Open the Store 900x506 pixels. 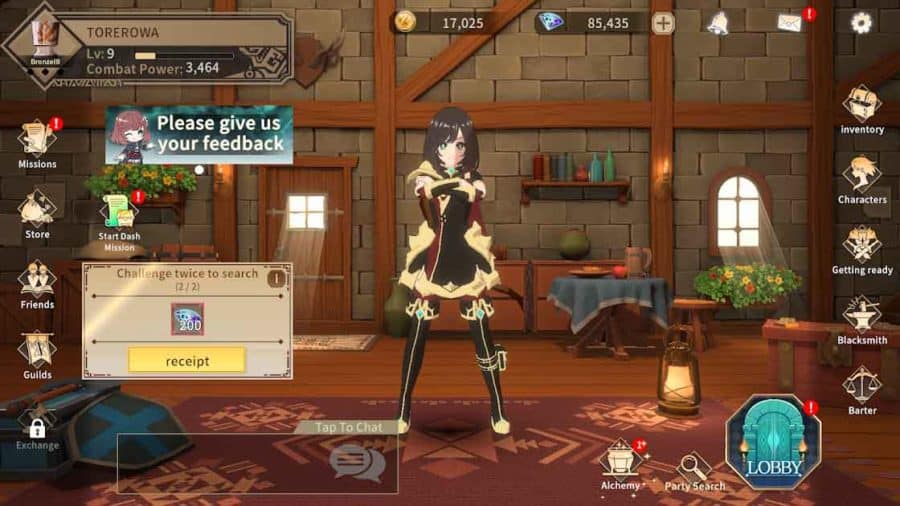[37, 212]
